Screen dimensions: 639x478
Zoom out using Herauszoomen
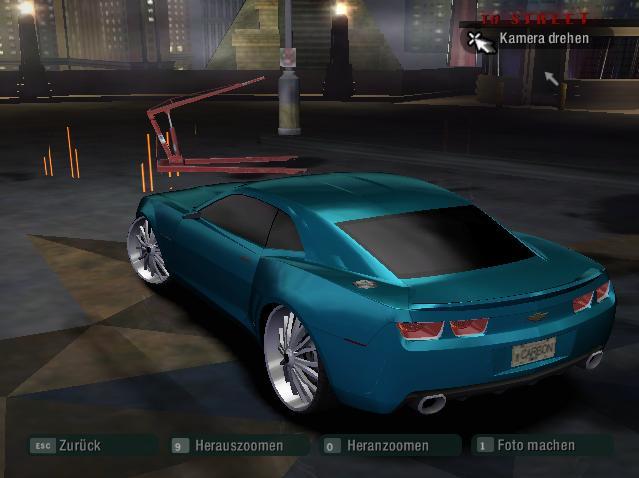pyautogui.click(x=238, y=445)
